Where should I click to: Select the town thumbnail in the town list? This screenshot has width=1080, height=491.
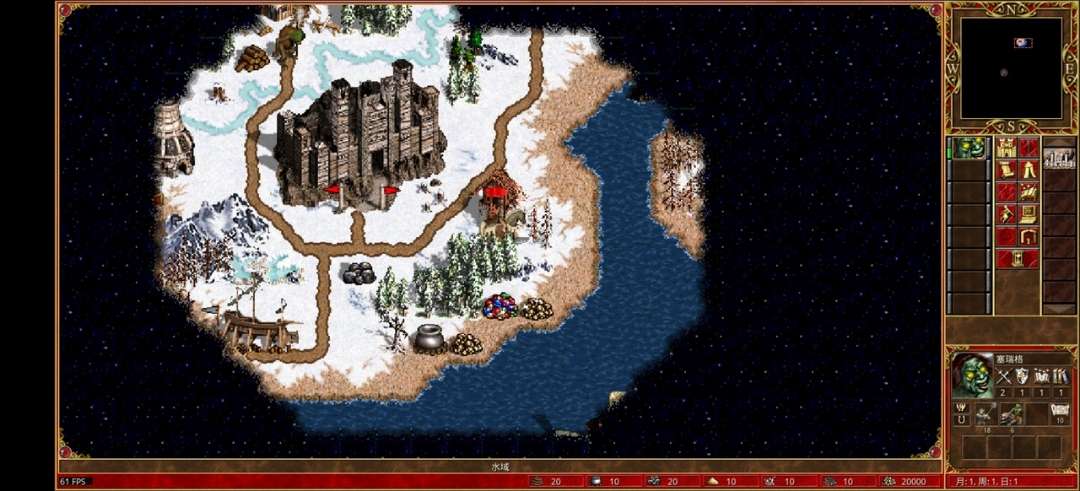click(x=1059, y=157)
